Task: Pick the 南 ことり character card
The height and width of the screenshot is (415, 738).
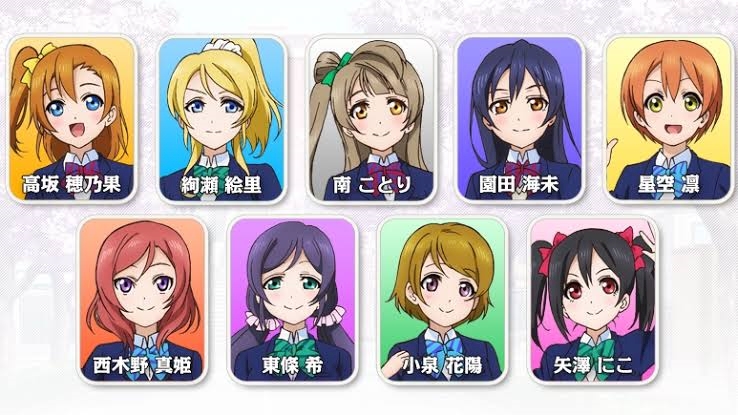Action: [x=370, y=118]
